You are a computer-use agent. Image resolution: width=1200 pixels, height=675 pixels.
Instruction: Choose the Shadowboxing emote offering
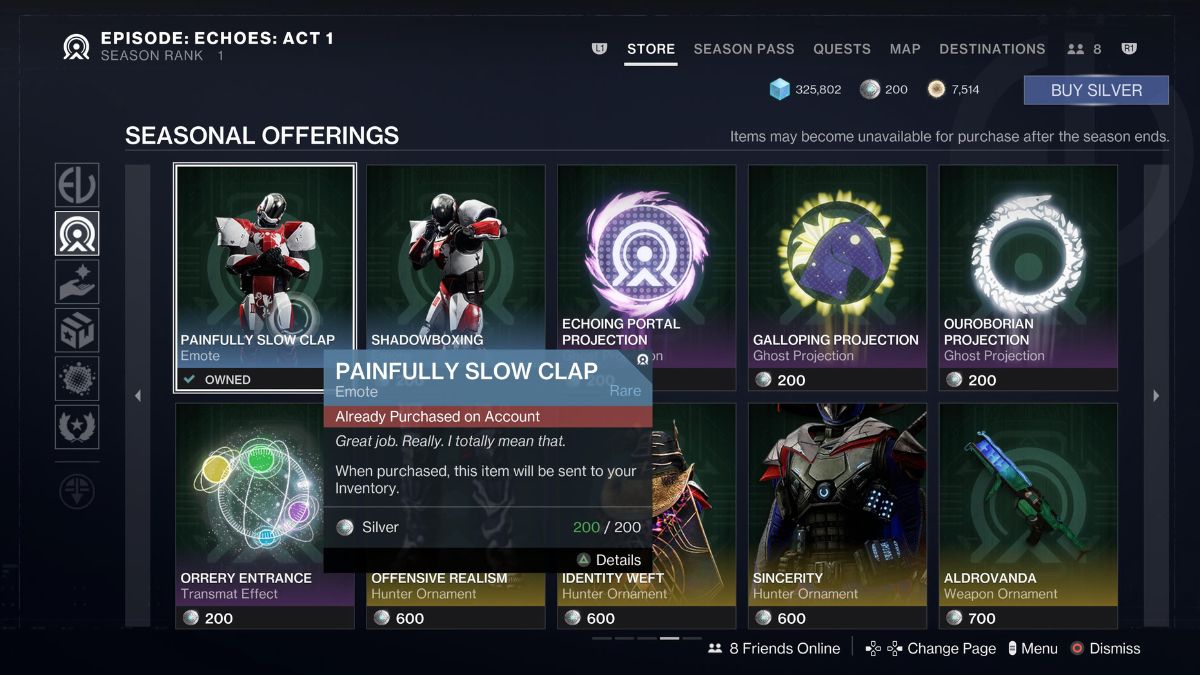click(x=456, y=250)
